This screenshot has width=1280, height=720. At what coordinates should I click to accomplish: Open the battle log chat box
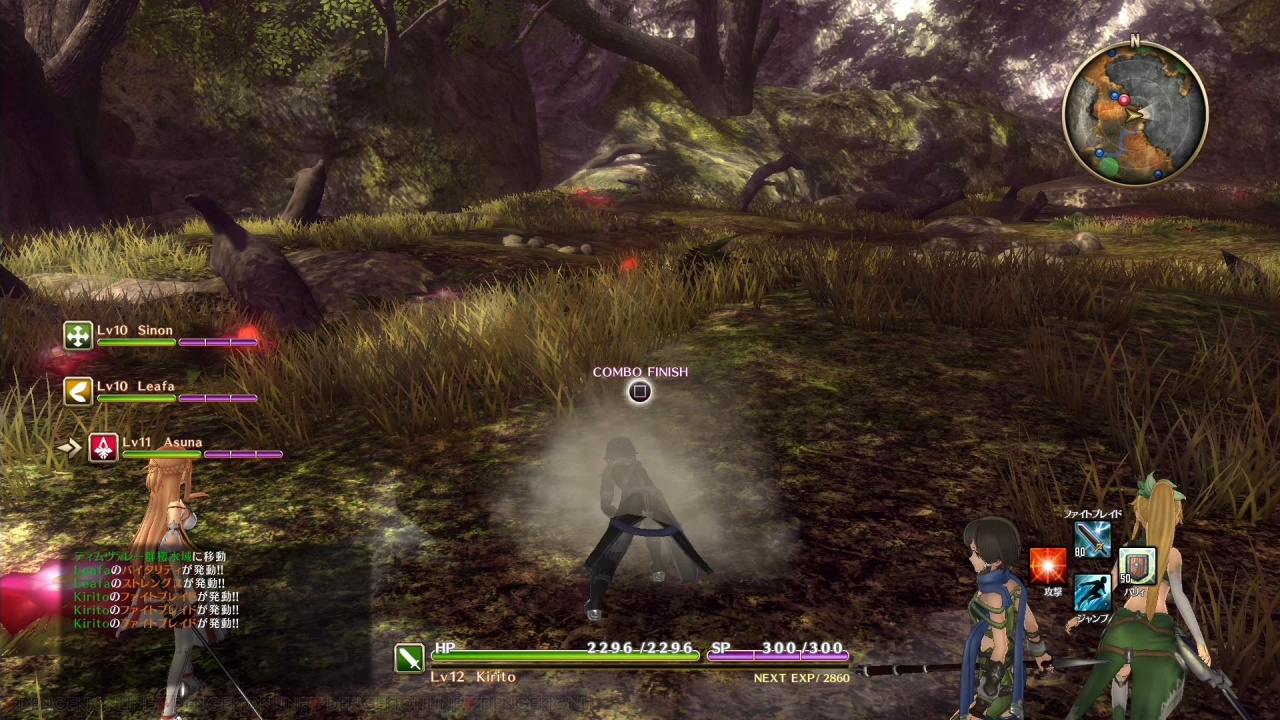click(155, 590)
